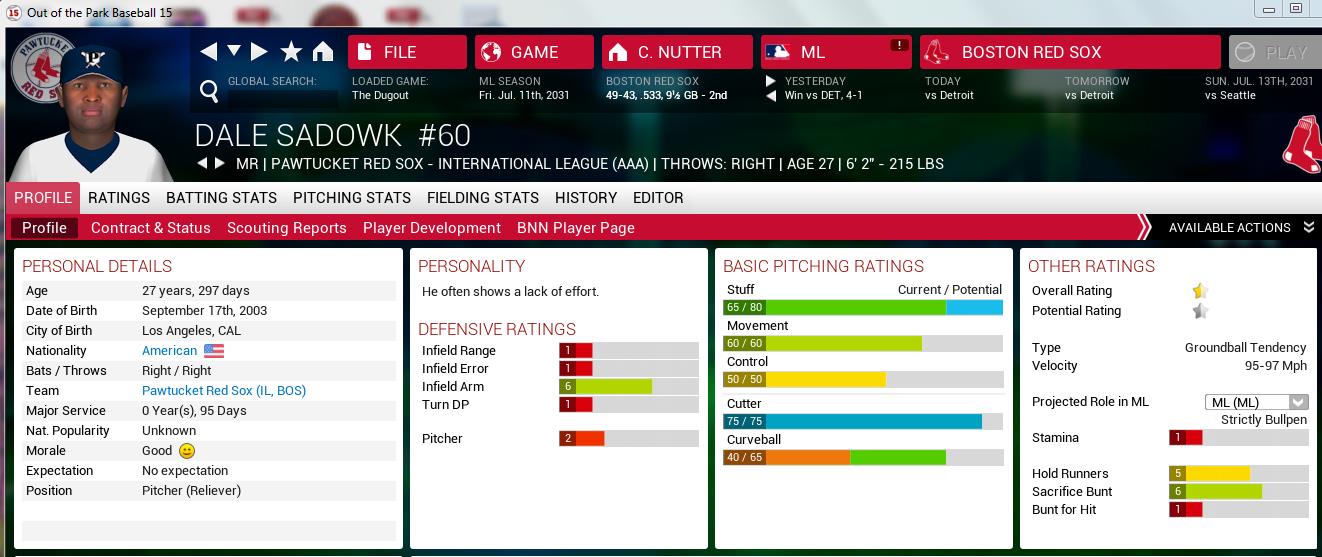Viewport: 1322px width, 557px height.
Task: Open the FILE menu
Action: pyautogui.click(x=407, y=52)
